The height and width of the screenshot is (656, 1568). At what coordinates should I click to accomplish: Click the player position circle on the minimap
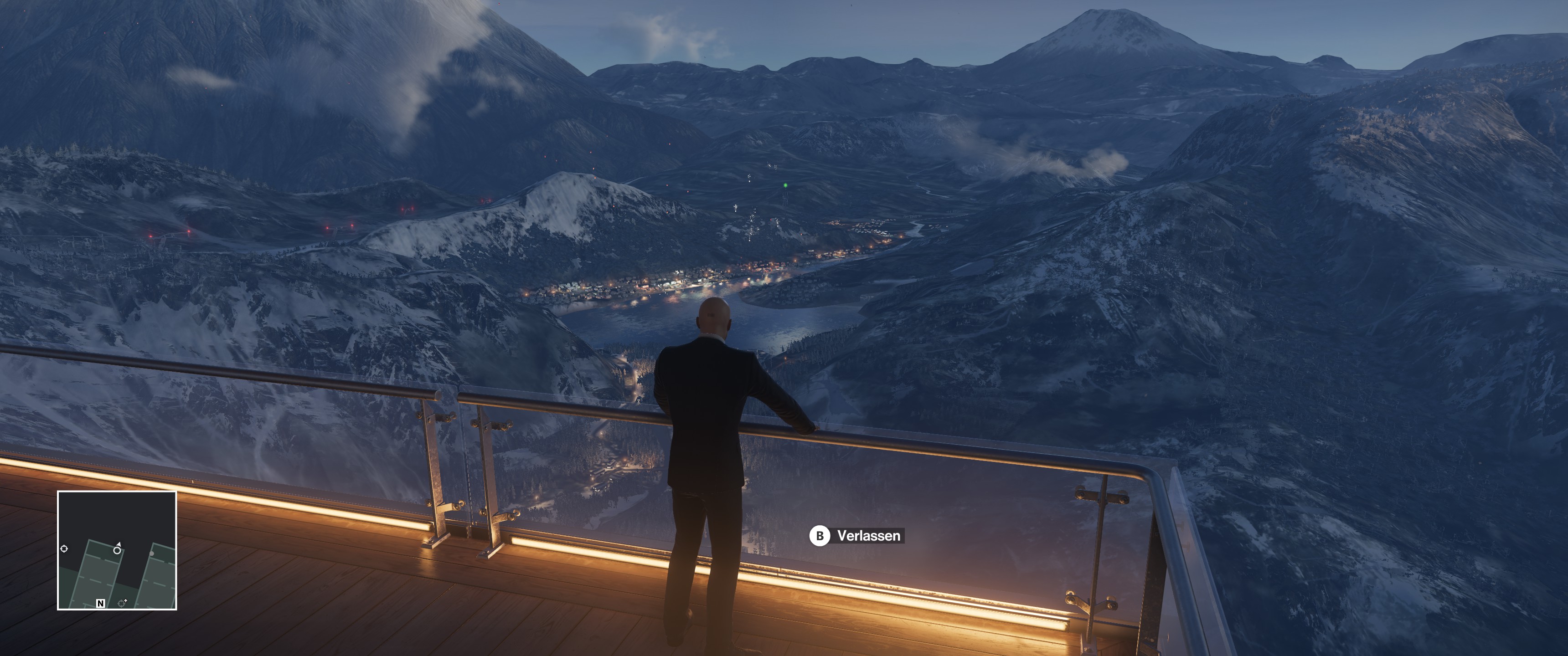click(117, 550)
